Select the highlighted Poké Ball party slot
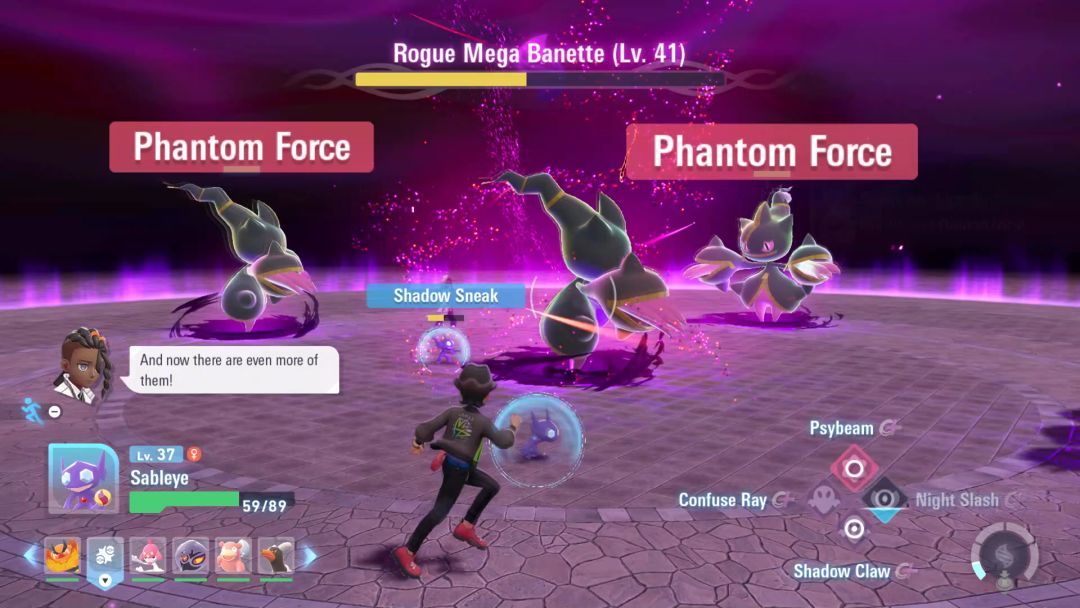Viewport: 1080px width, 608px height. [x=105, y=555]
